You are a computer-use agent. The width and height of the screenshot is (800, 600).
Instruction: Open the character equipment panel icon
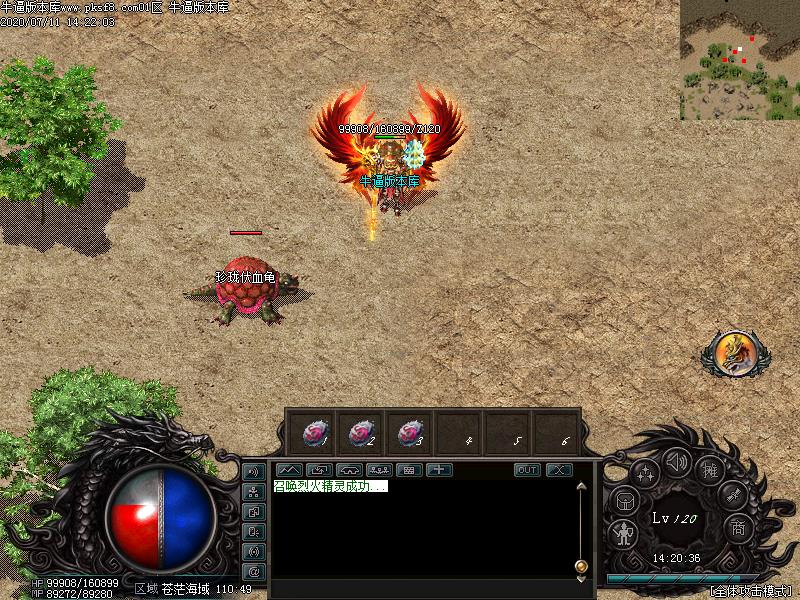[624, 533]
